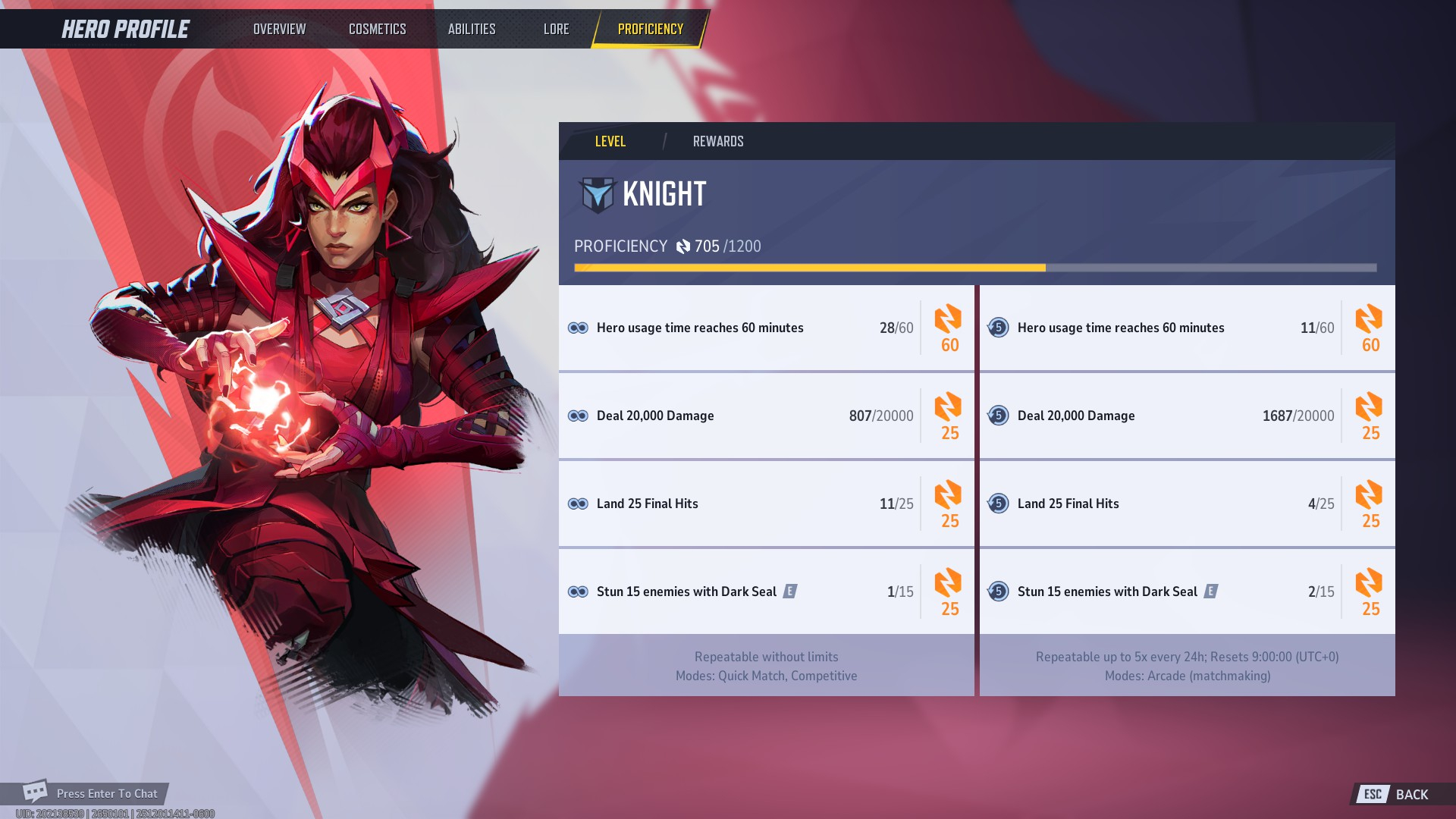Select the Lore tab
The height and width of the screenshot is (819, 1456).
point(556,29)
